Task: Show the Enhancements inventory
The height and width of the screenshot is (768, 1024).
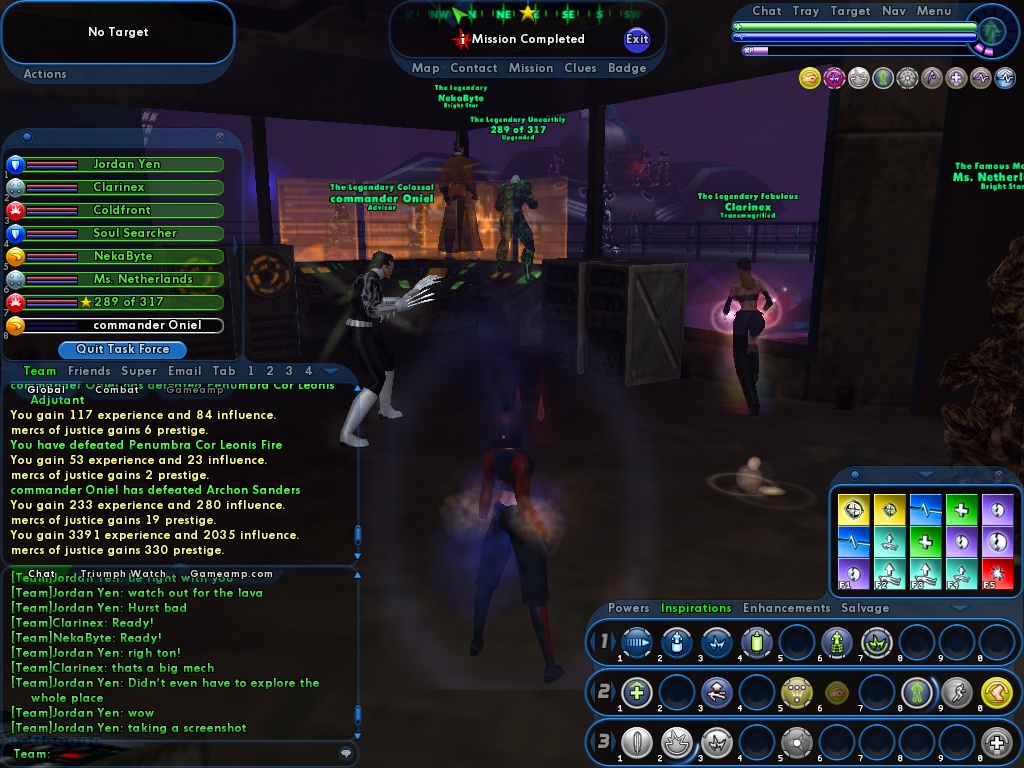Action: (x=786, y=608)
